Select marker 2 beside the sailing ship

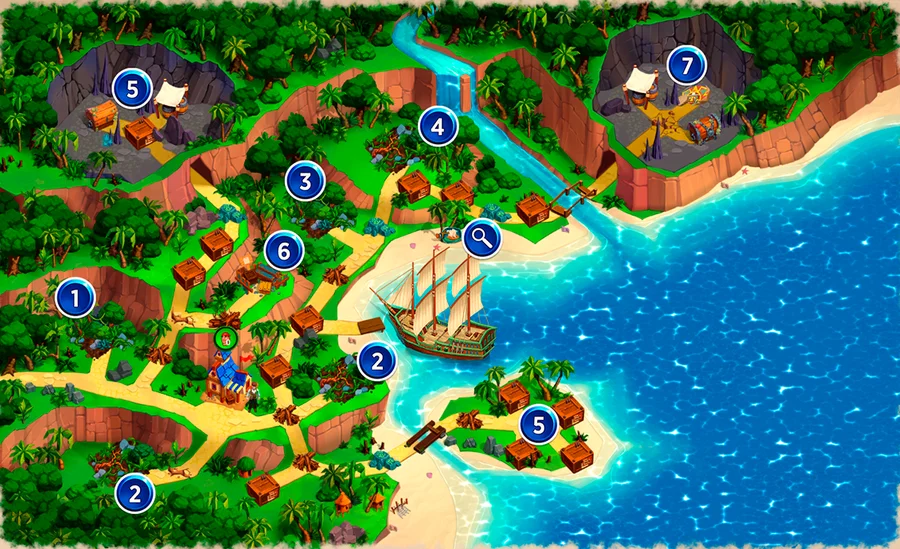click(x=376, y=360)
